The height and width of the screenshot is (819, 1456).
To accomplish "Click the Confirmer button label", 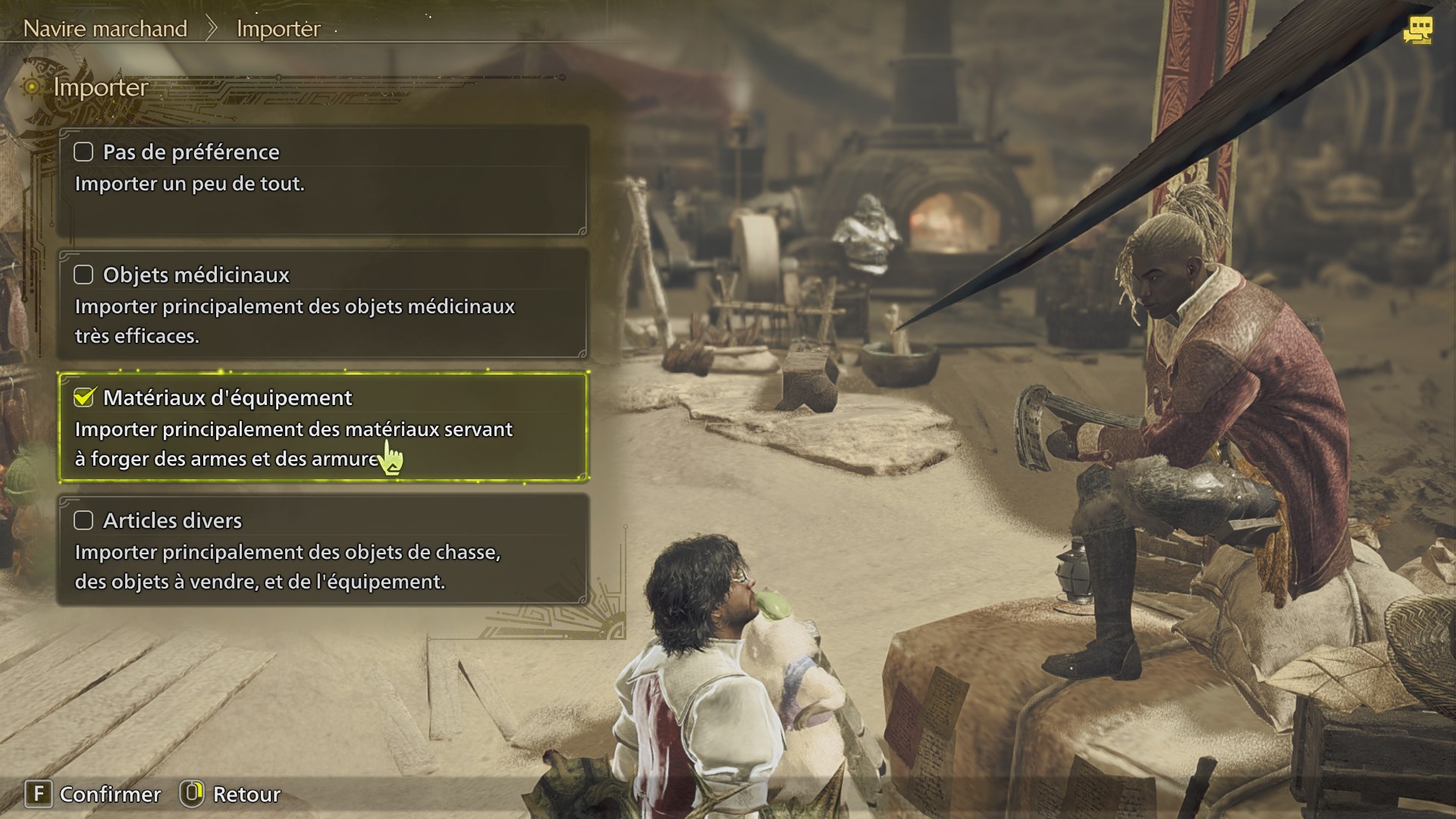I will tap(110, 794).
